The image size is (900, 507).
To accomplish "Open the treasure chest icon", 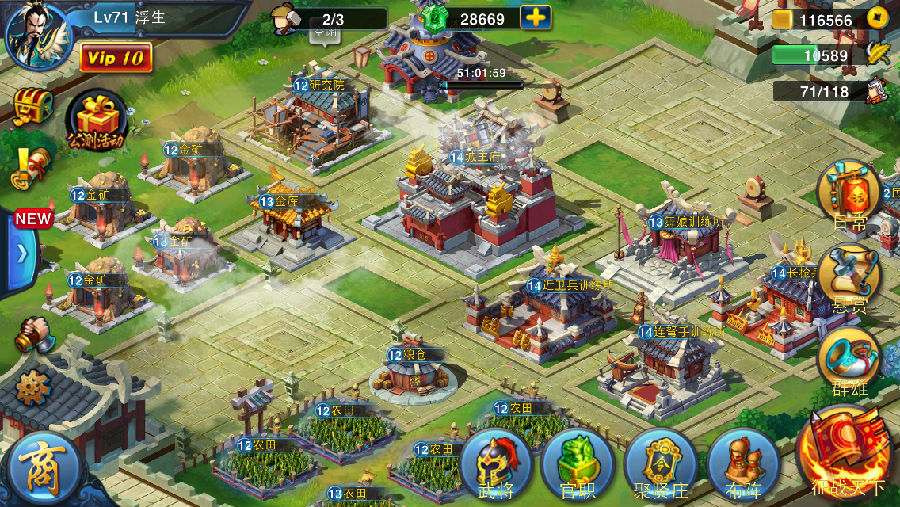I will (x=32, y=105).
